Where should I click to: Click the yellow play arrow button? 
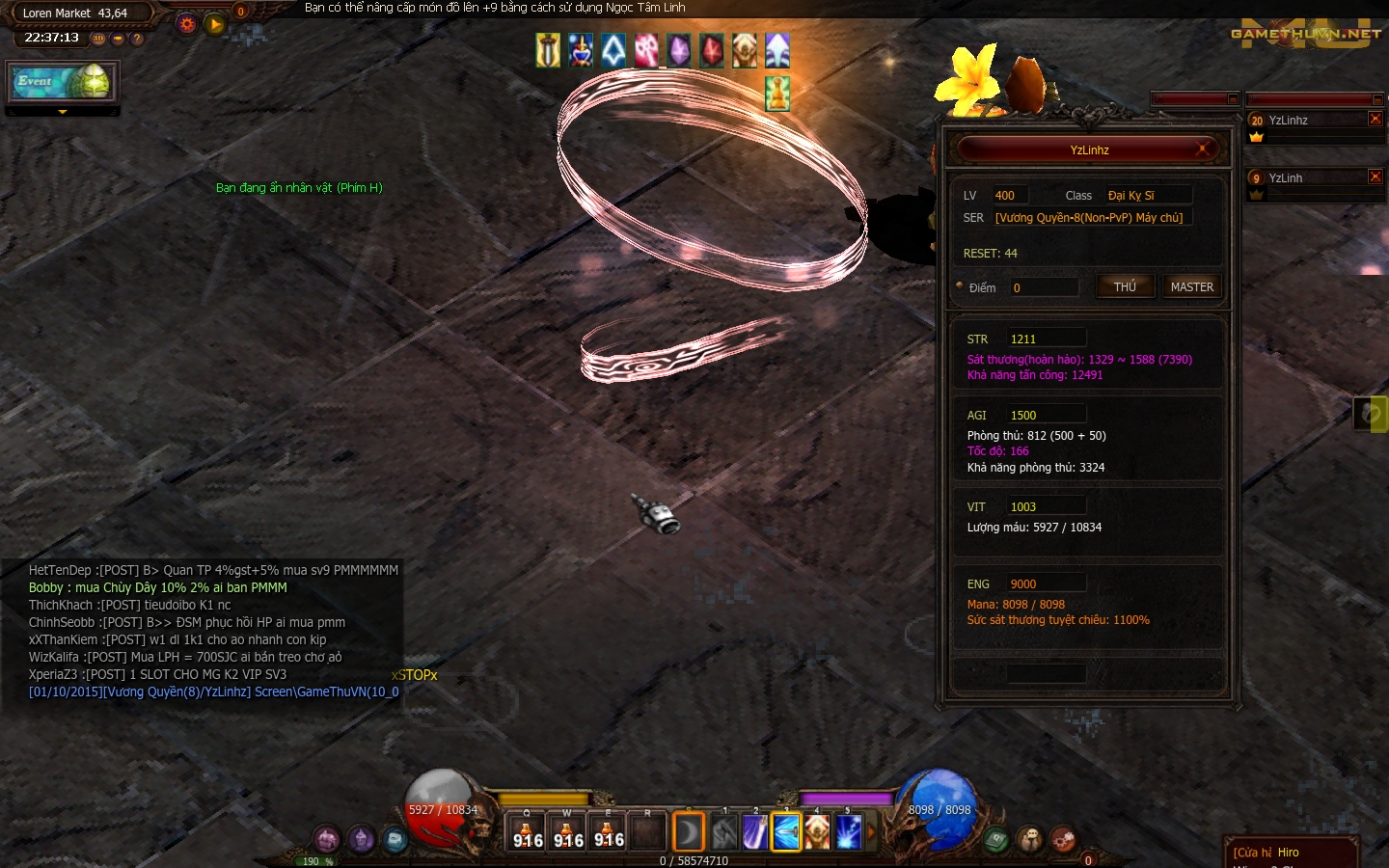point(215,24)
